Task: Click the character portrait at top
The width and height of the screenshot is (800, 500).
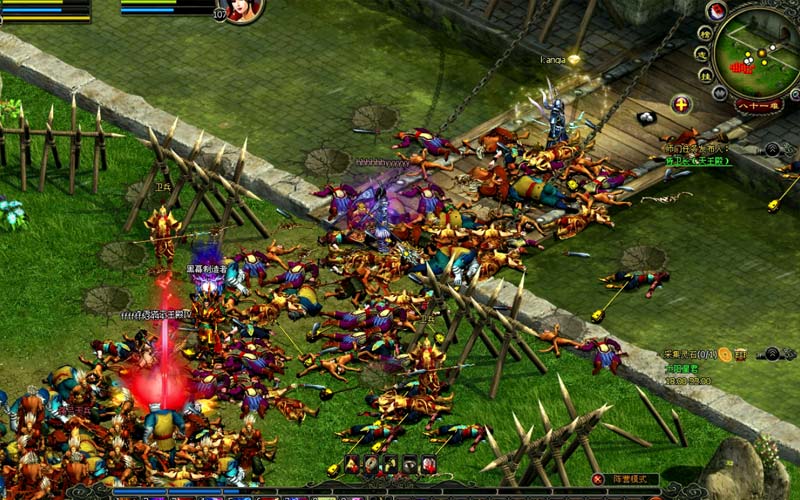Action: (x=244, y=9)
